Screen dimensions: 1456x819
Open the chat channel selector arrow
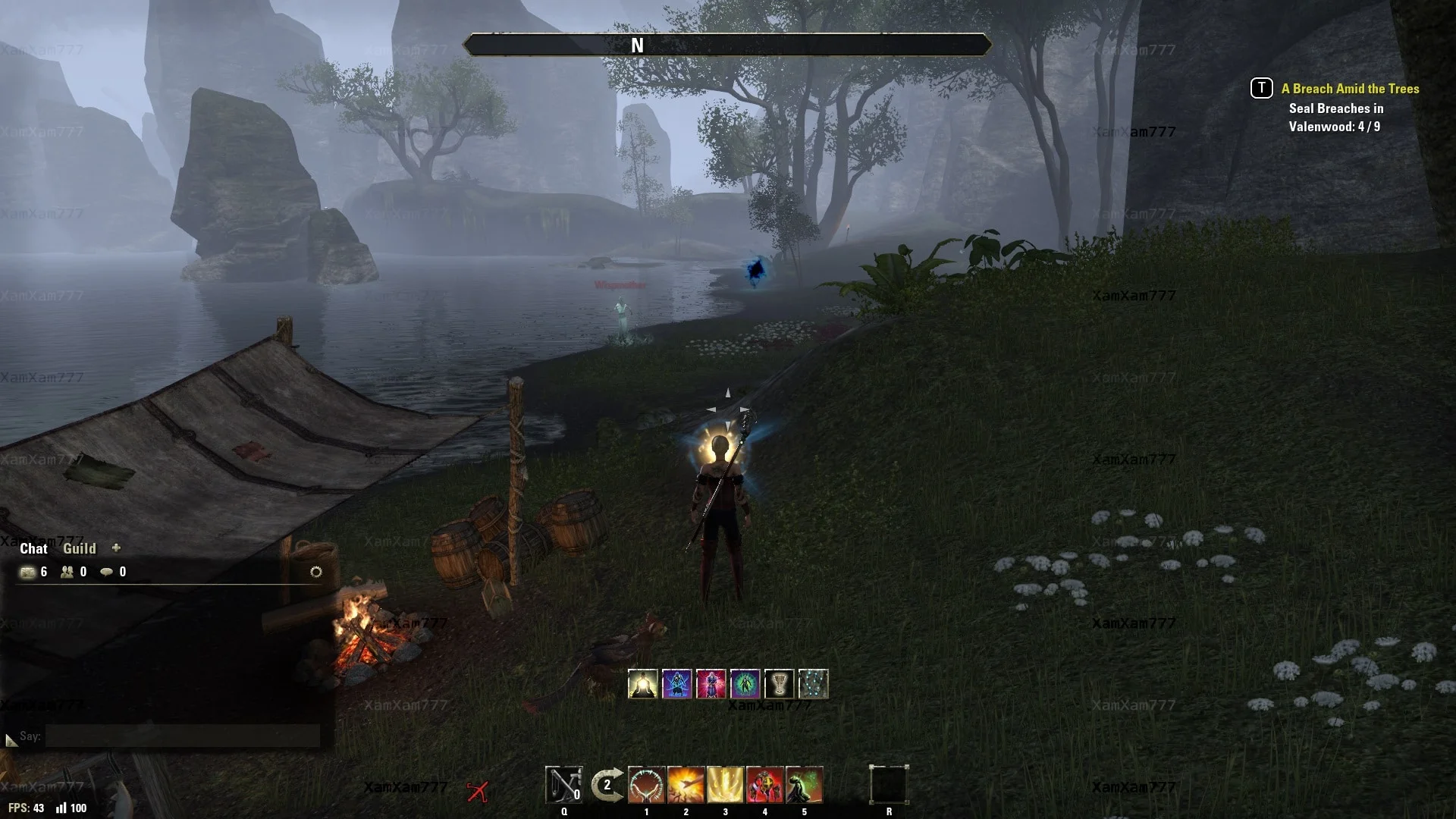(x=11, y=739)
